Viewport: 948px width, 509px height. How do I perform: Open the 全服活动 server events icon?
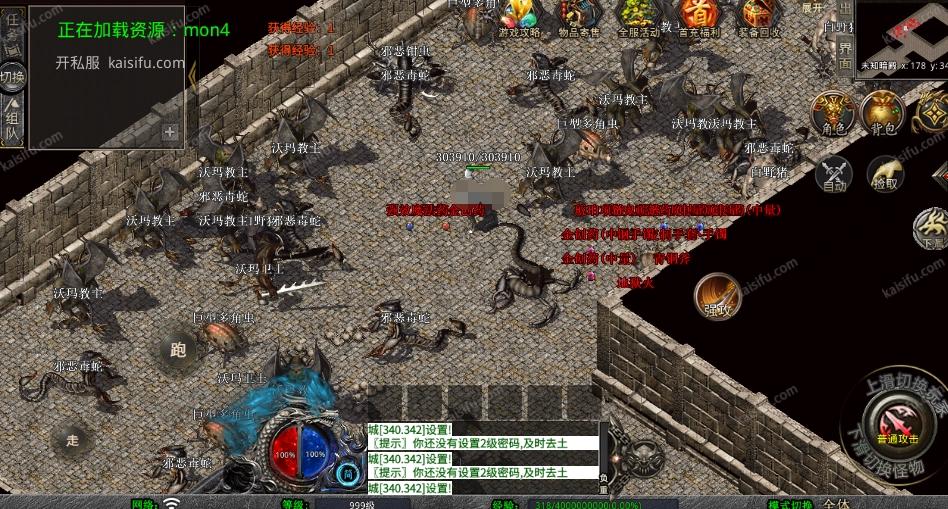pyautogui.click(x=637, y=15)
